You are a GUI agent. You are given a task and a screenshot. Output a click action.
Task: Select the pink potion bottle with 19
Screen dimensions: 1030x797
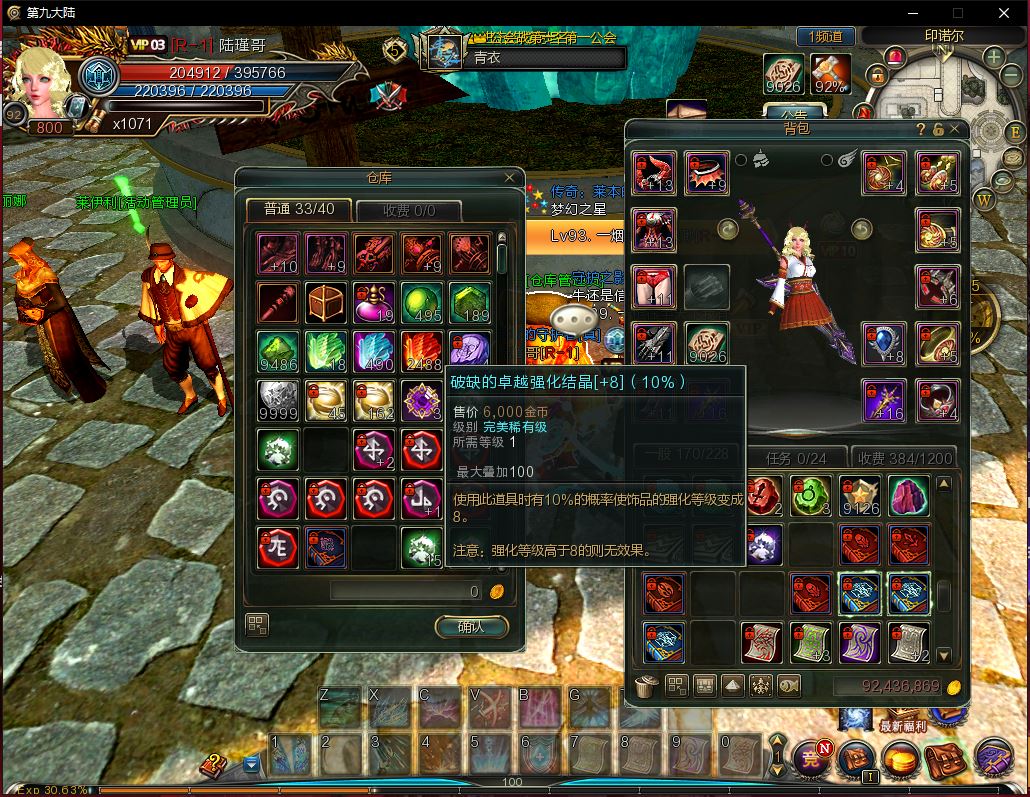coord(374,302)
